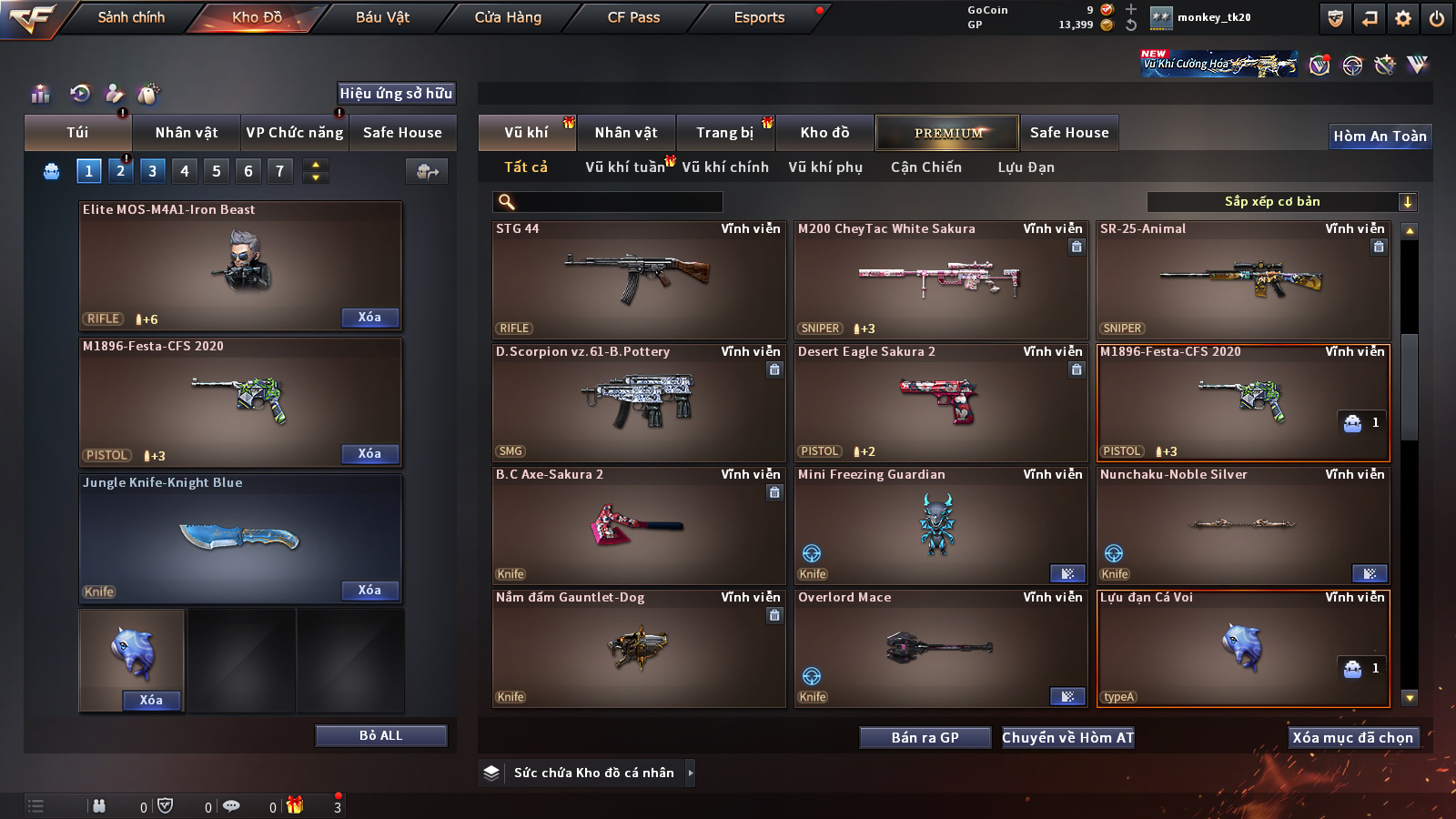Filter by Vũ khí chính

[x=725, y=167]
